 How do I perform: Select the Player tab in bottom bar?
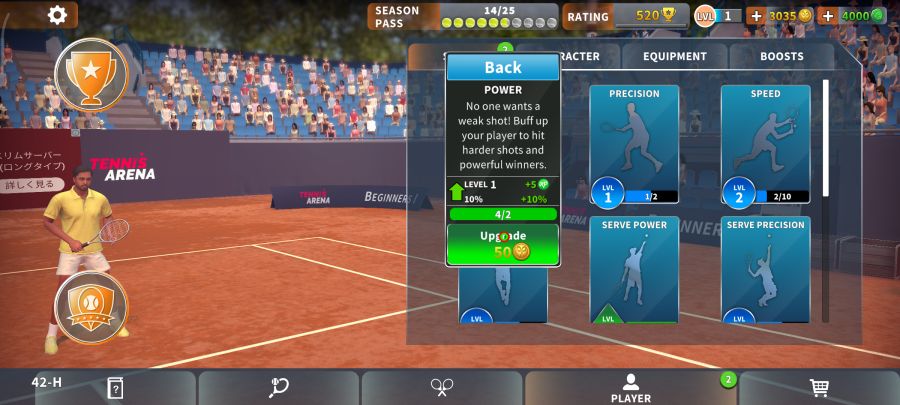[x=630, y=388]
